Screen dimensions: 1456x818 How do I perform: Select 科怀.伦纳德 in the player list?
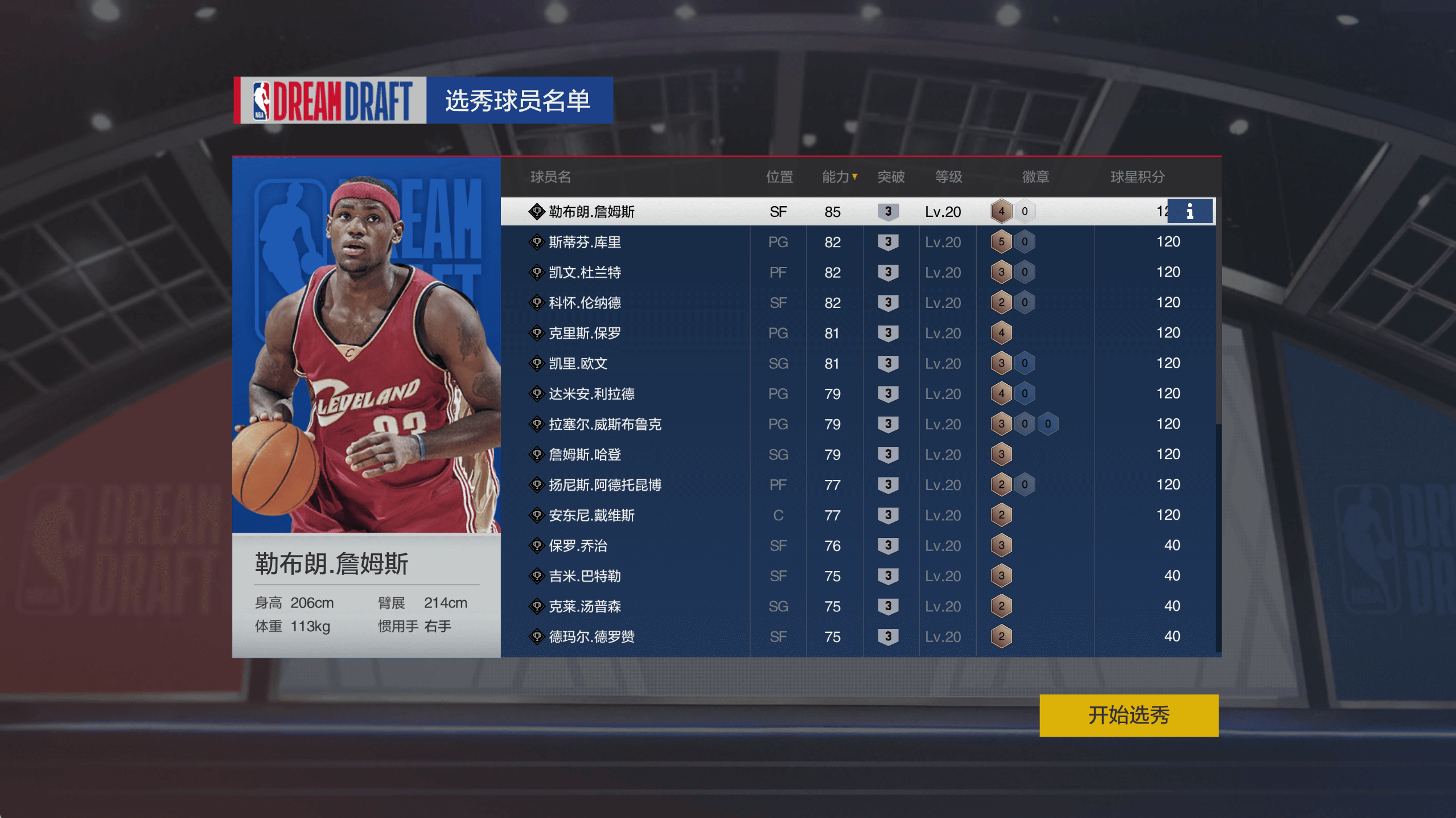click(585, 303)
